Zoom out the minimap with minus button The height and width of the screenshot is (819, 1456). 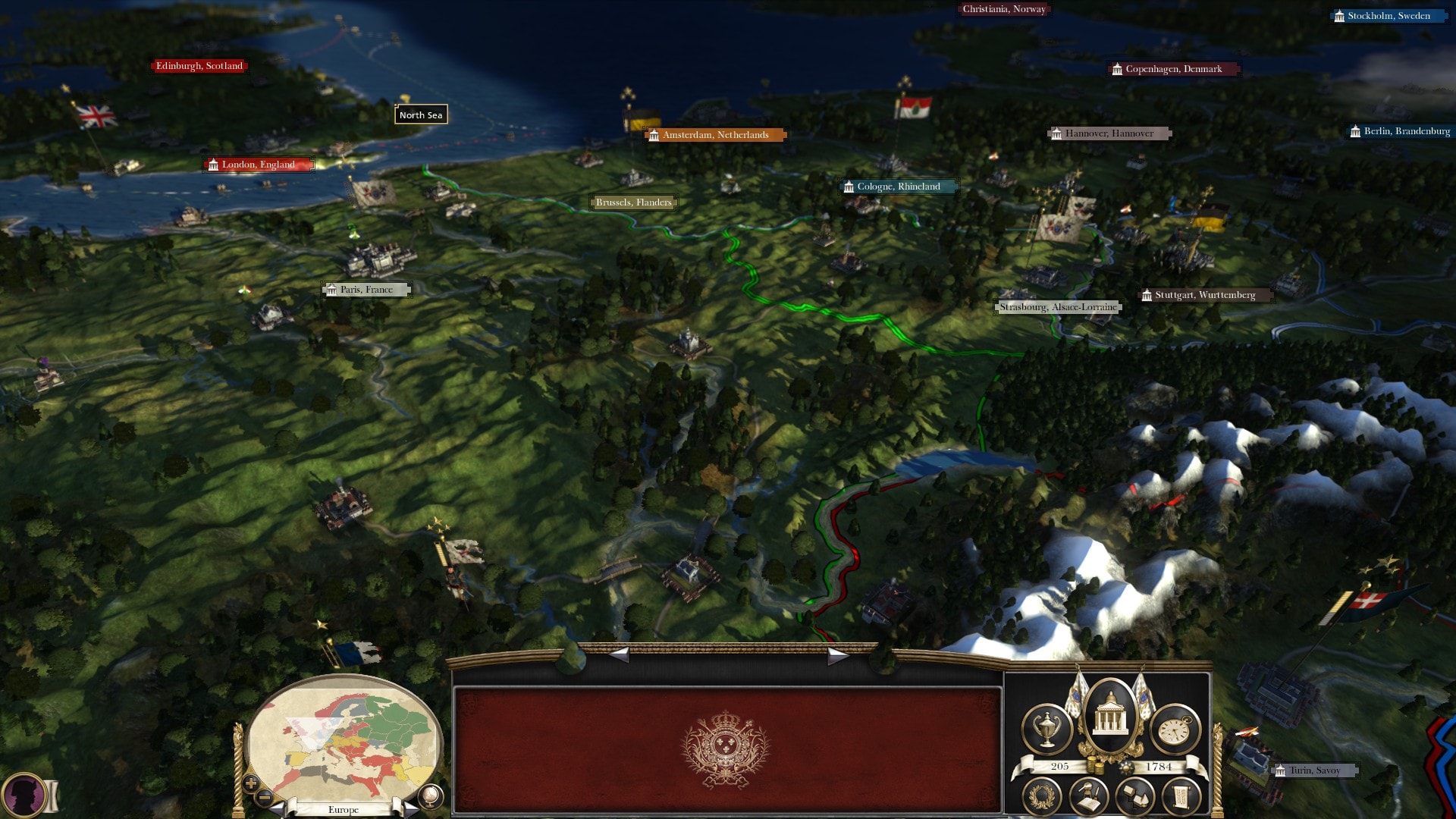point(265,797)
